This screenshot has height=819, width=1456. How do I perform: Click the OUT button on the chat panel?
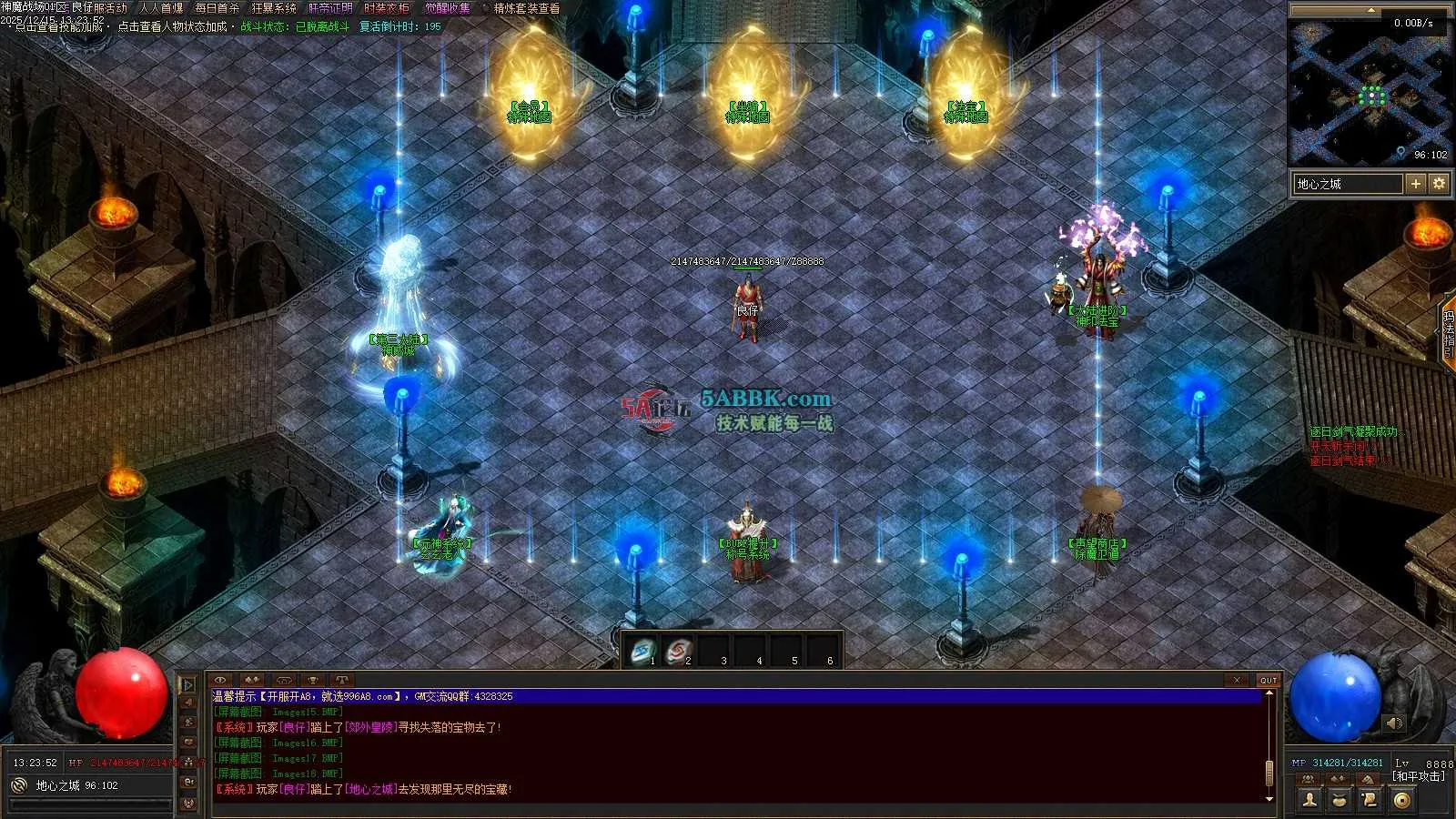(x=1269, y=680)
